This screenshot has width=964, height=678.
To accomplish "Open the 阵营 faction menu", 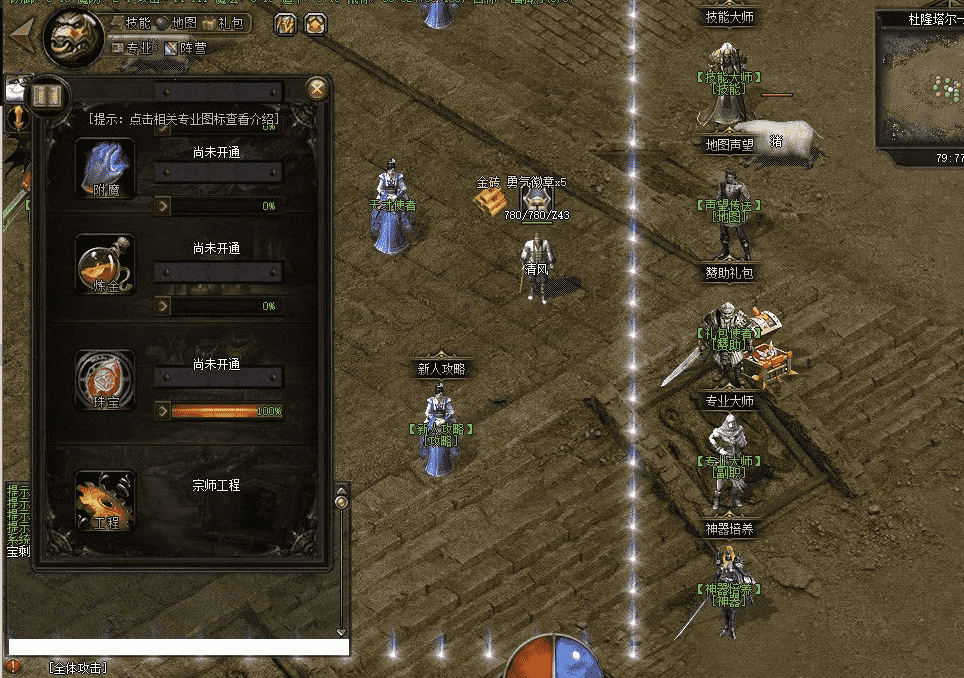I will [186, 47].
